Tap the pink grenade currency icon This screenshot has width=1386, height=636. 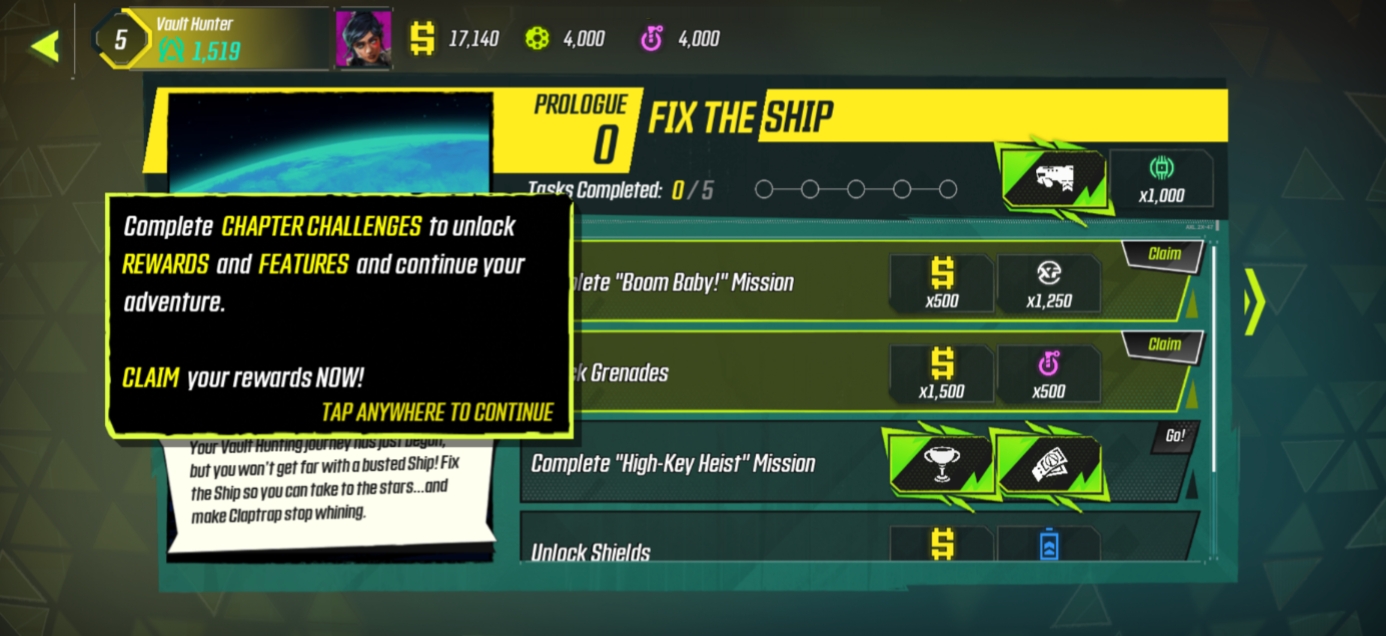coord(652,40)
